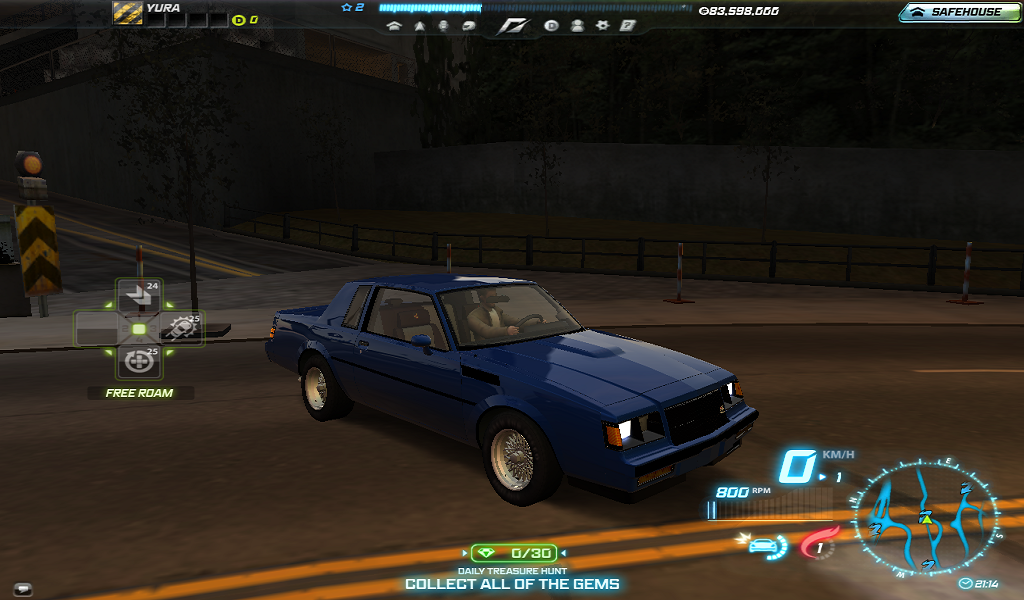Click the house icon in the top toolbar

394,26
